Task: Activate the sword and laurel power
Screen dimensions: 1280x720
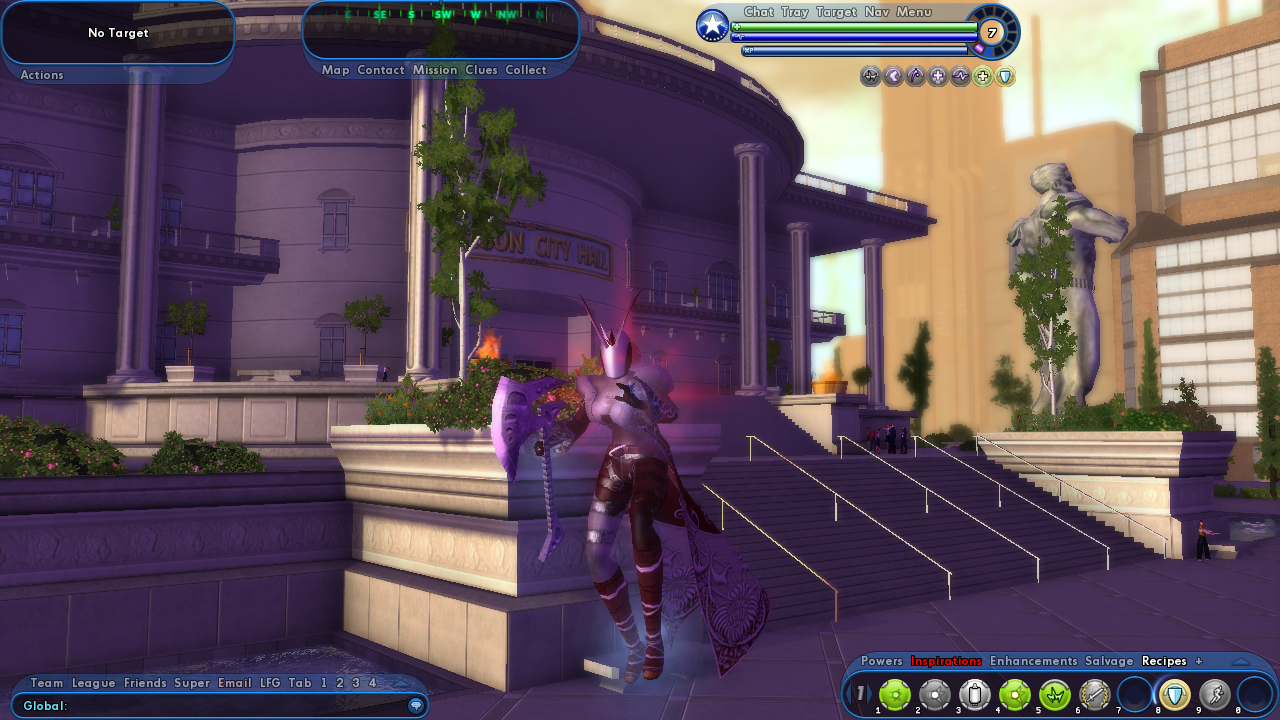Action: (x=1095, y=694)
